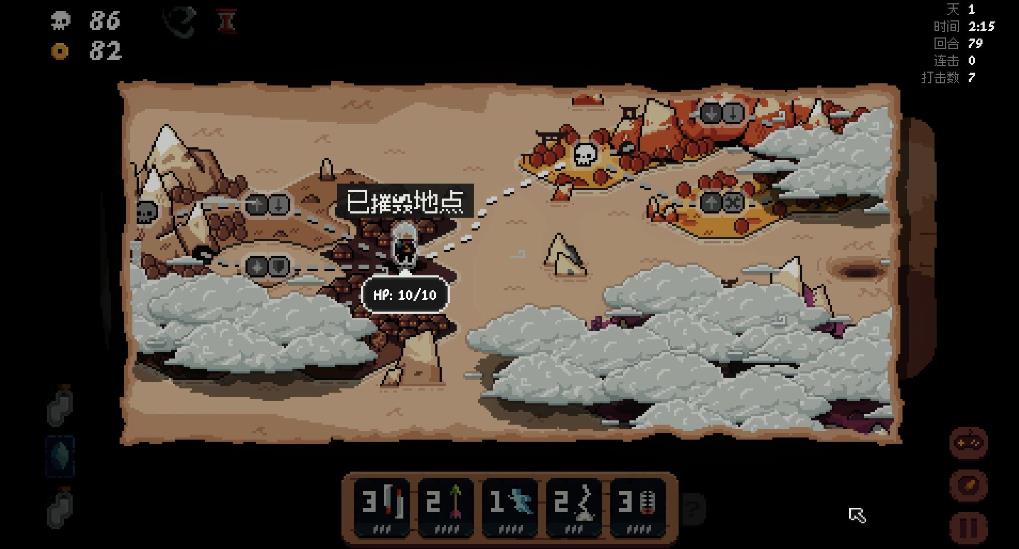This screenshot has width=1019, height=549.
Task: Click the round button above the pause button
Action: (968, 485)
